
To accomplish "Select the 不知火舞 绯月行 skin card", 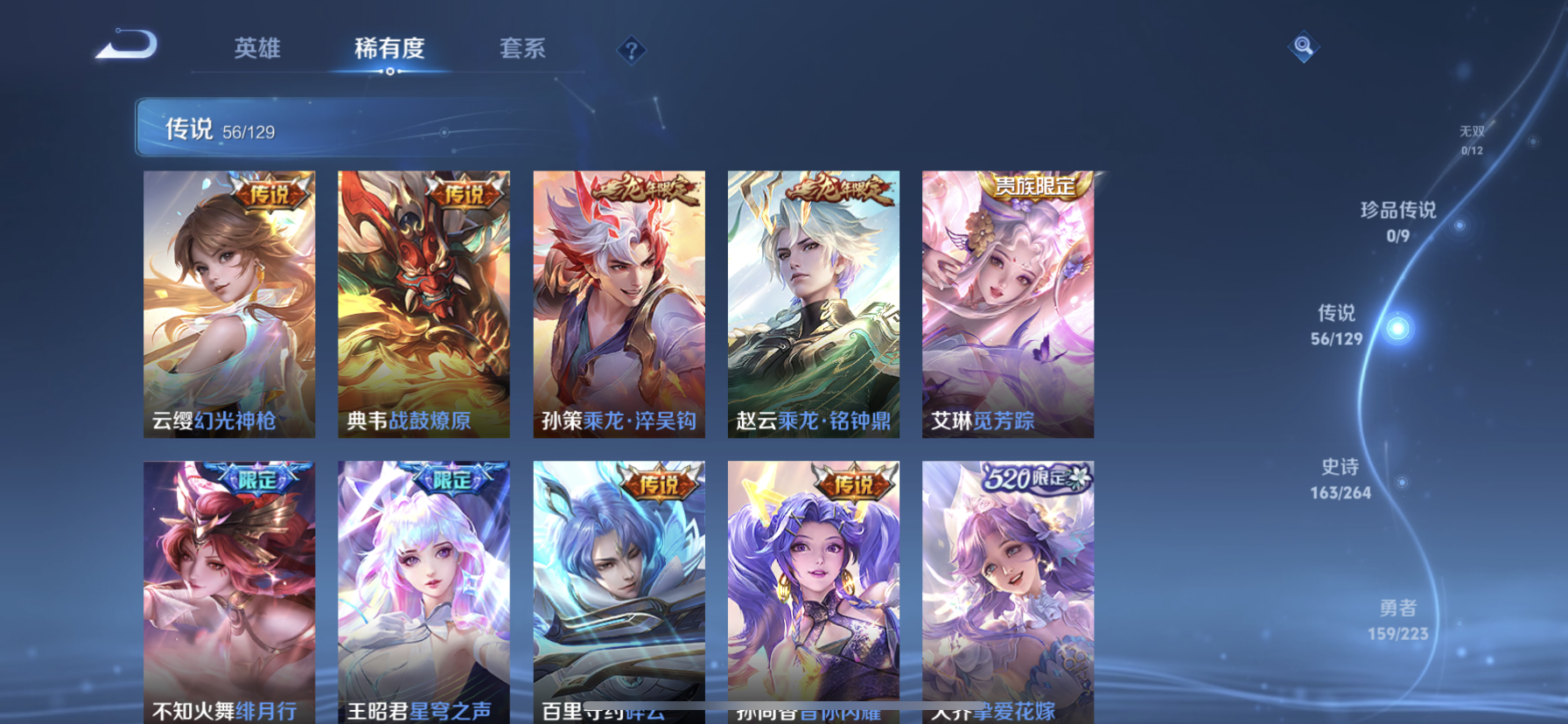I will coord(229,592).
